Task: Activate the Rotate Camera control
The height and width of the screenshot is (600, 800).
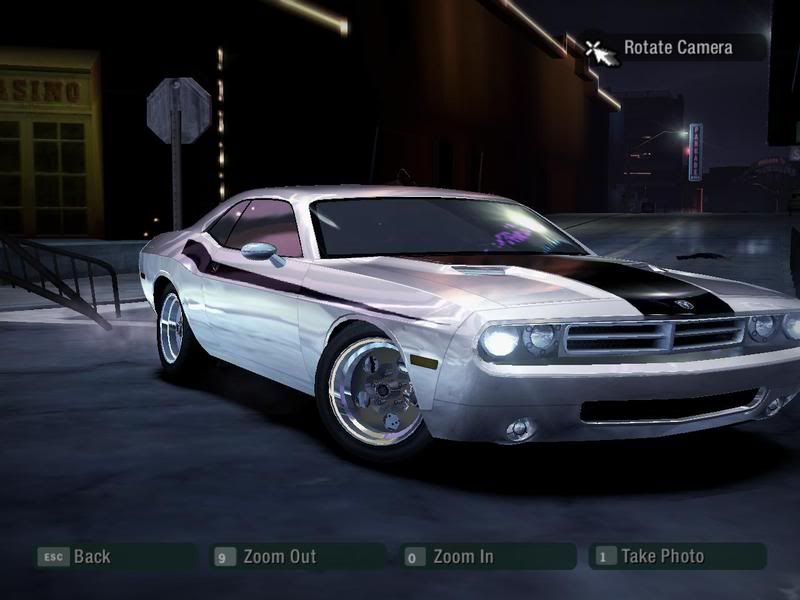Action: (x=677, y=47)
